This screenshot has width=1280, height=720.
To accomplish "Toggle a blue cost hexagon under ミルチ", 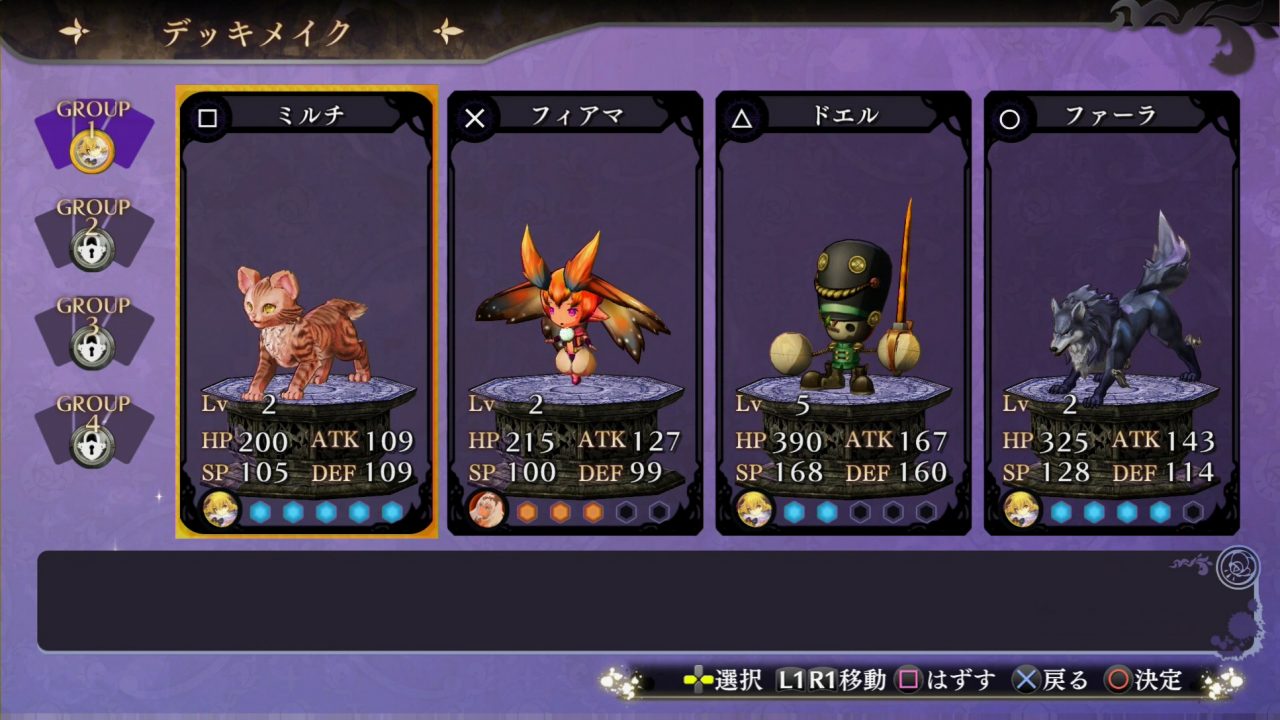I will [260, 513].
